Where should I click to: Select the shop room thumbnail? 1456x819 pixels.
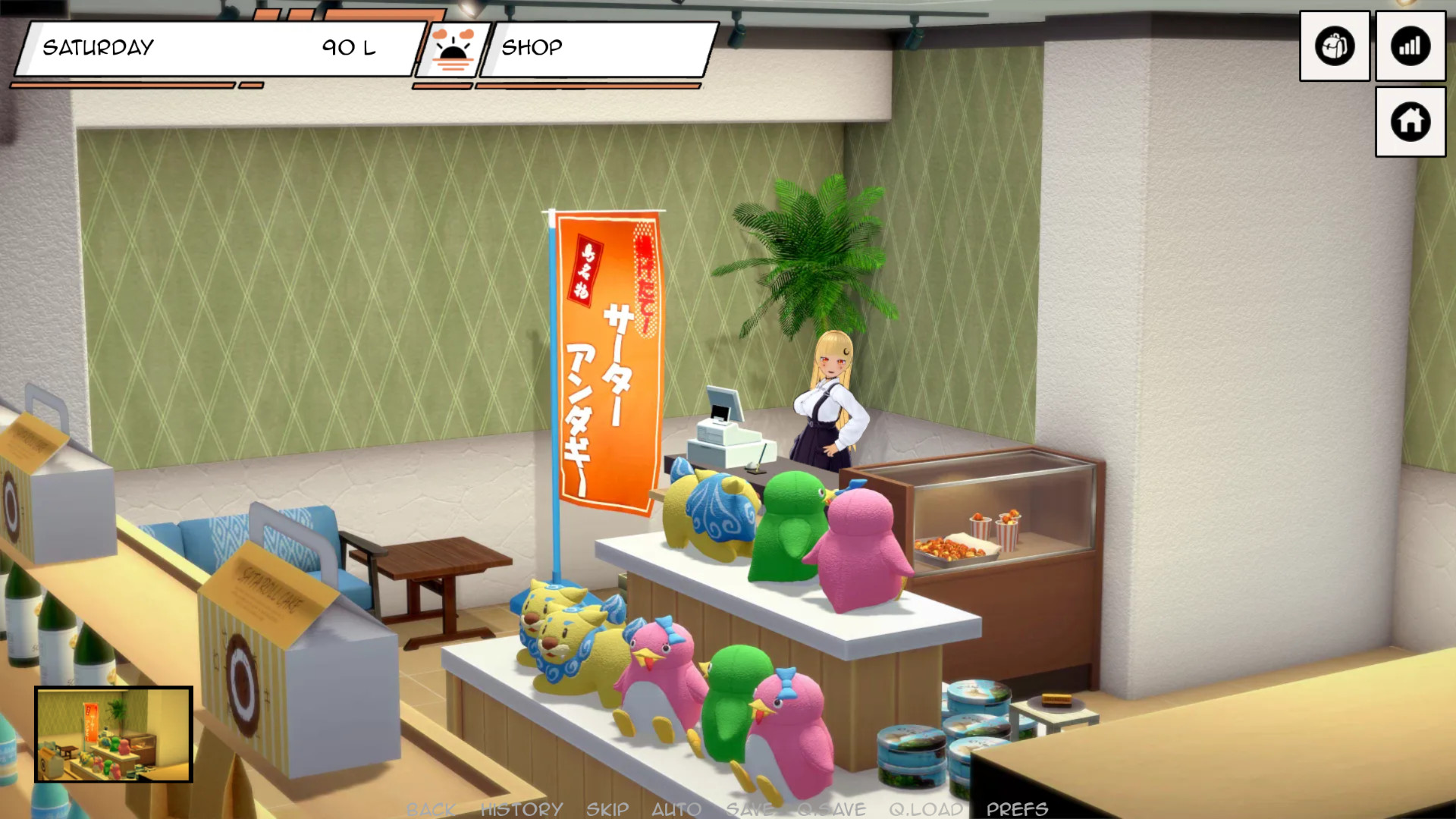(114, 734)
